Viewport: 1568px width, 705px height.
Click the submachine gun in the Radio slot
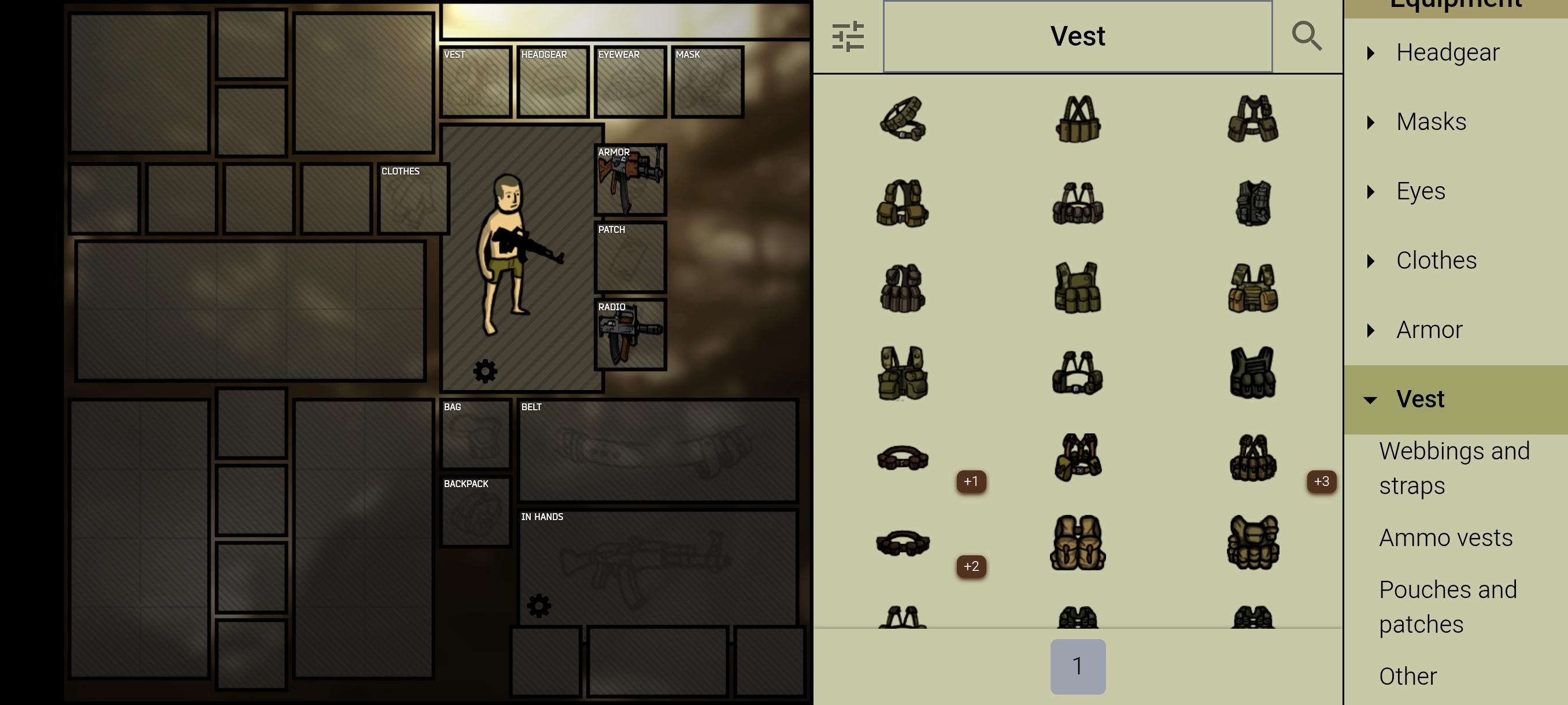[x=630, y=335]
